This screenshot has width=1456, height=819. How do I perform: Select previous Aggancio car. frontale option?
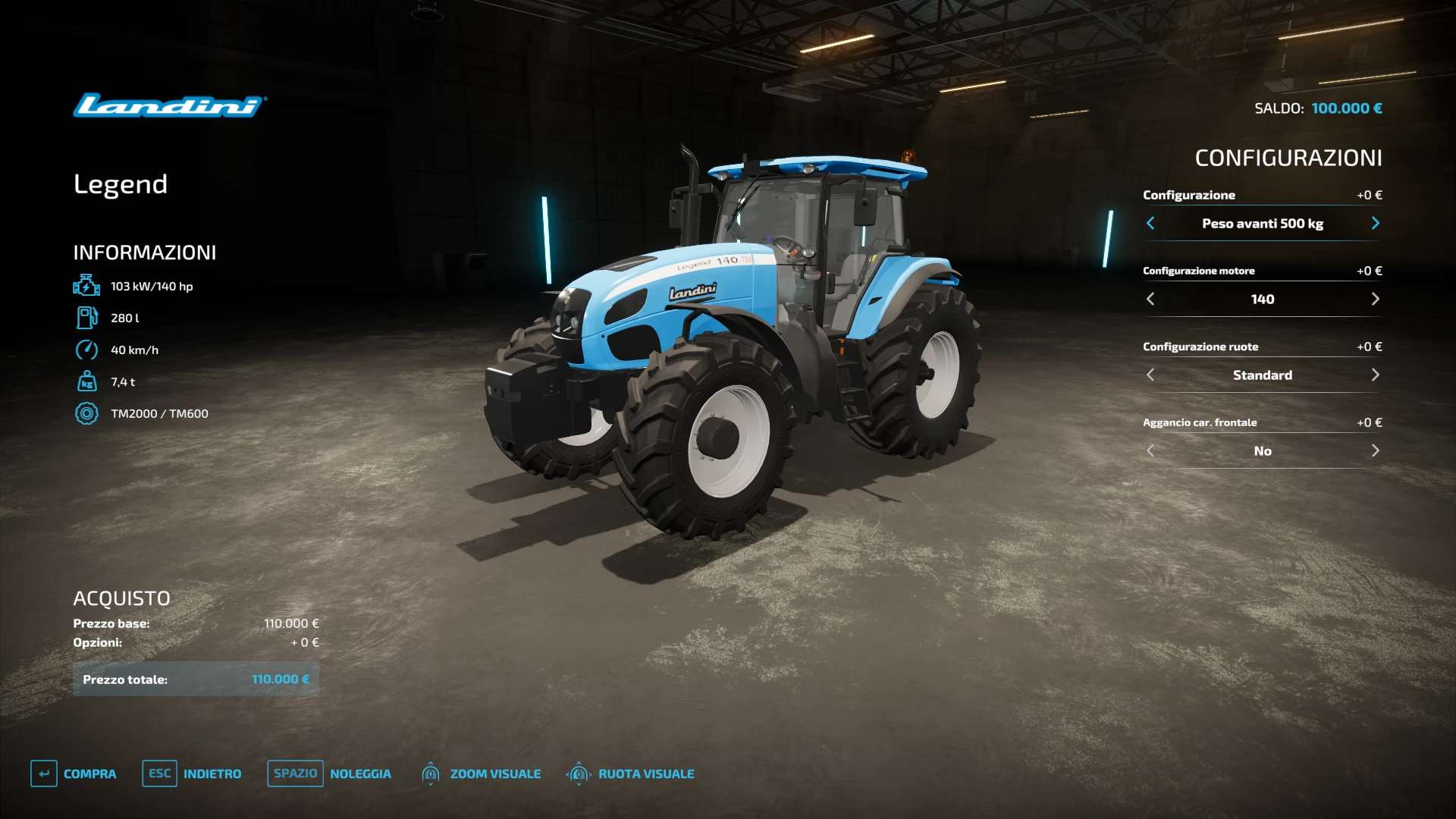point(1150,450)
